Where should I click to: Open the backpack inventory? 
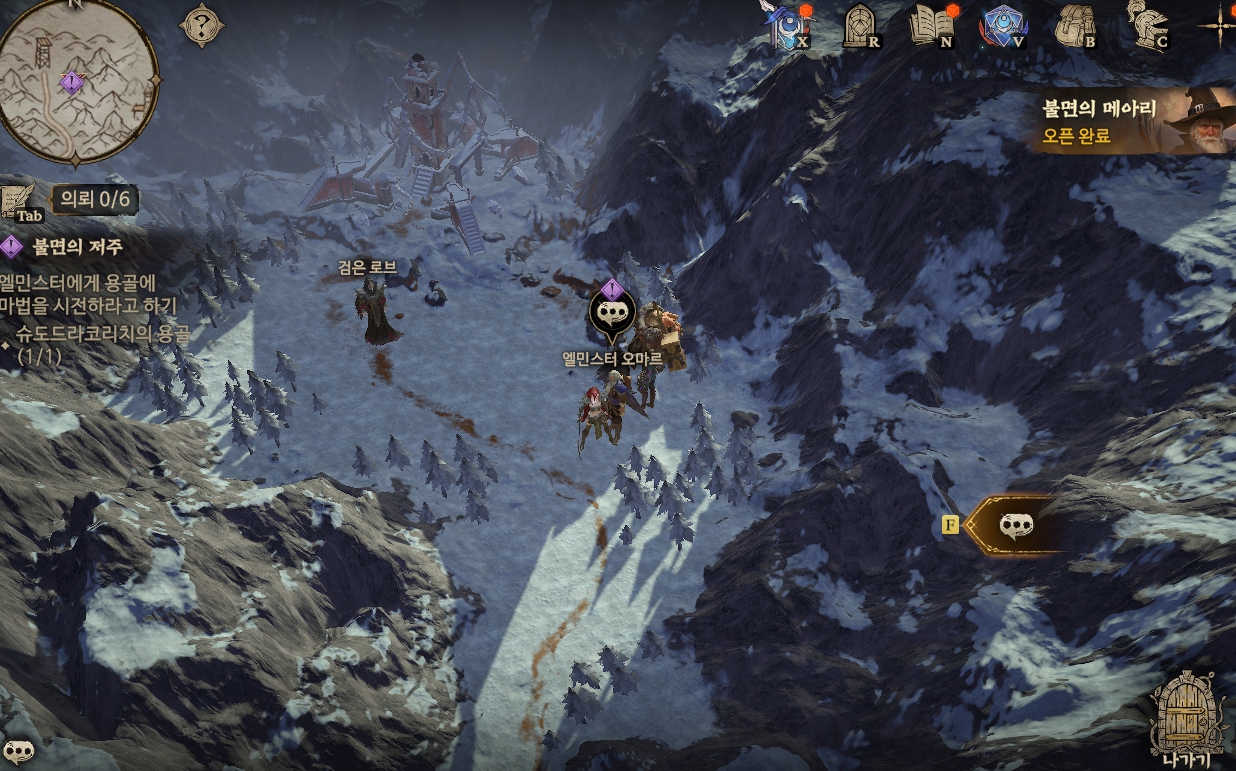pos(1075,26)
